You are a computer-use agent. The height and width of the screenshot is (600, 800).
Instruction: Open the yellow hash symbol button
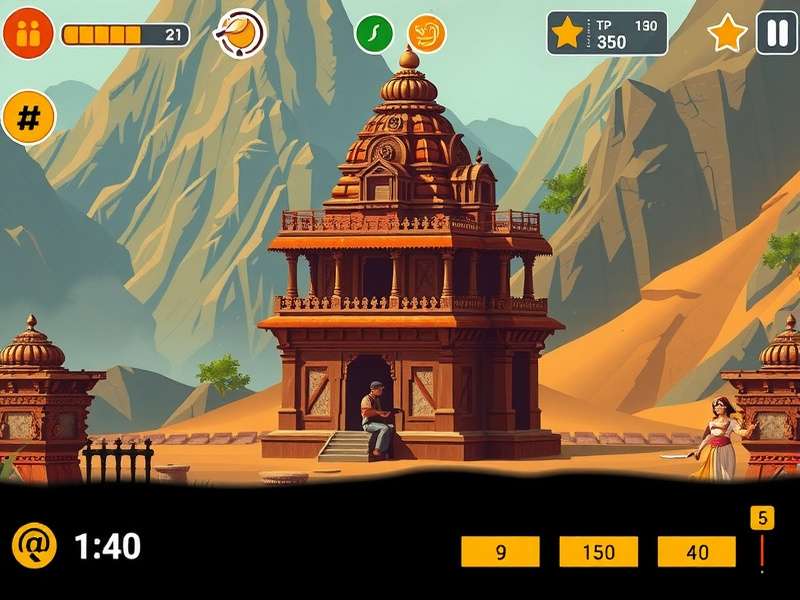click(x=29, y=118)
